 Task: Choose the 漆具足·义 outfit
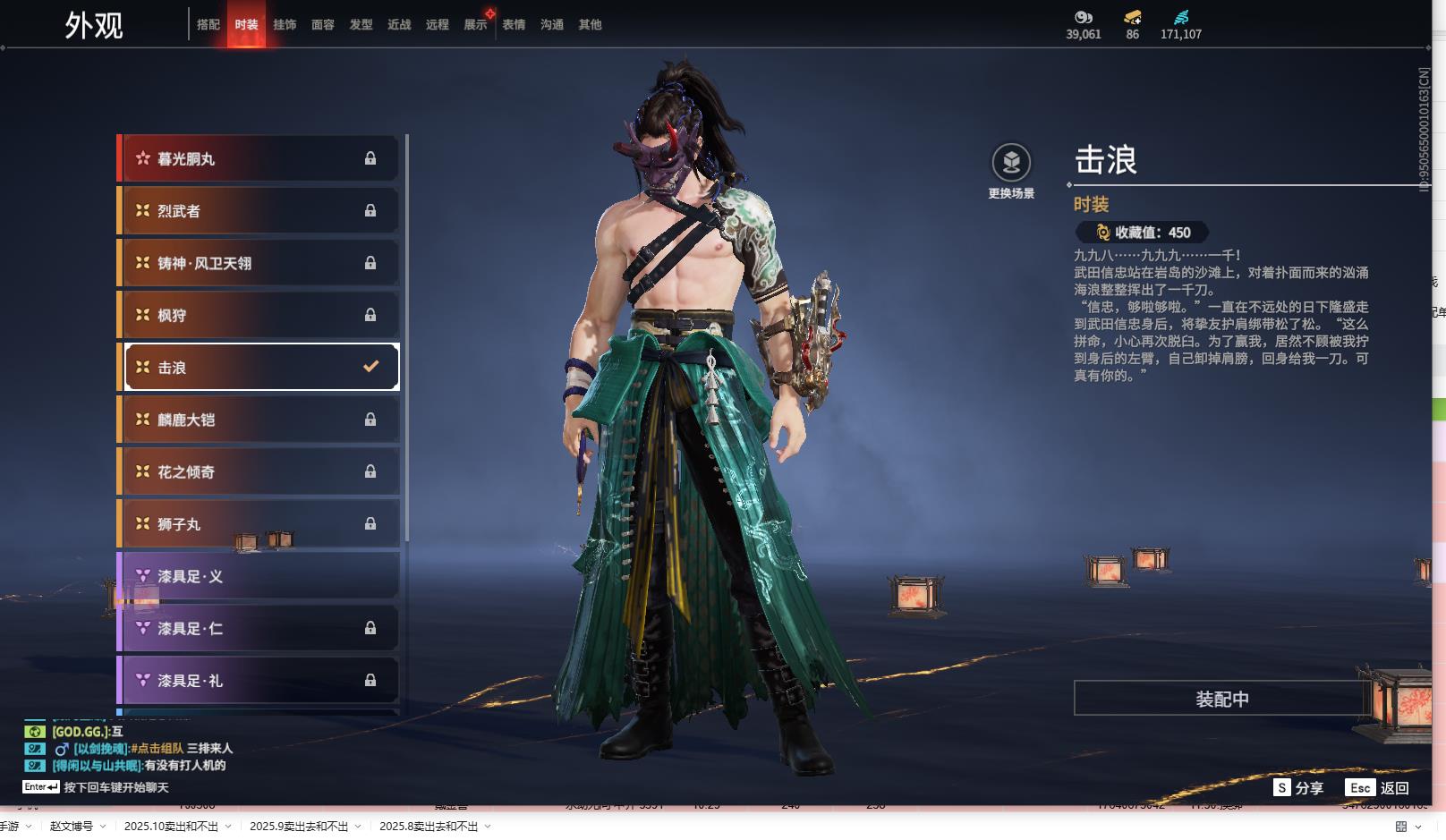tap(259, 576)
